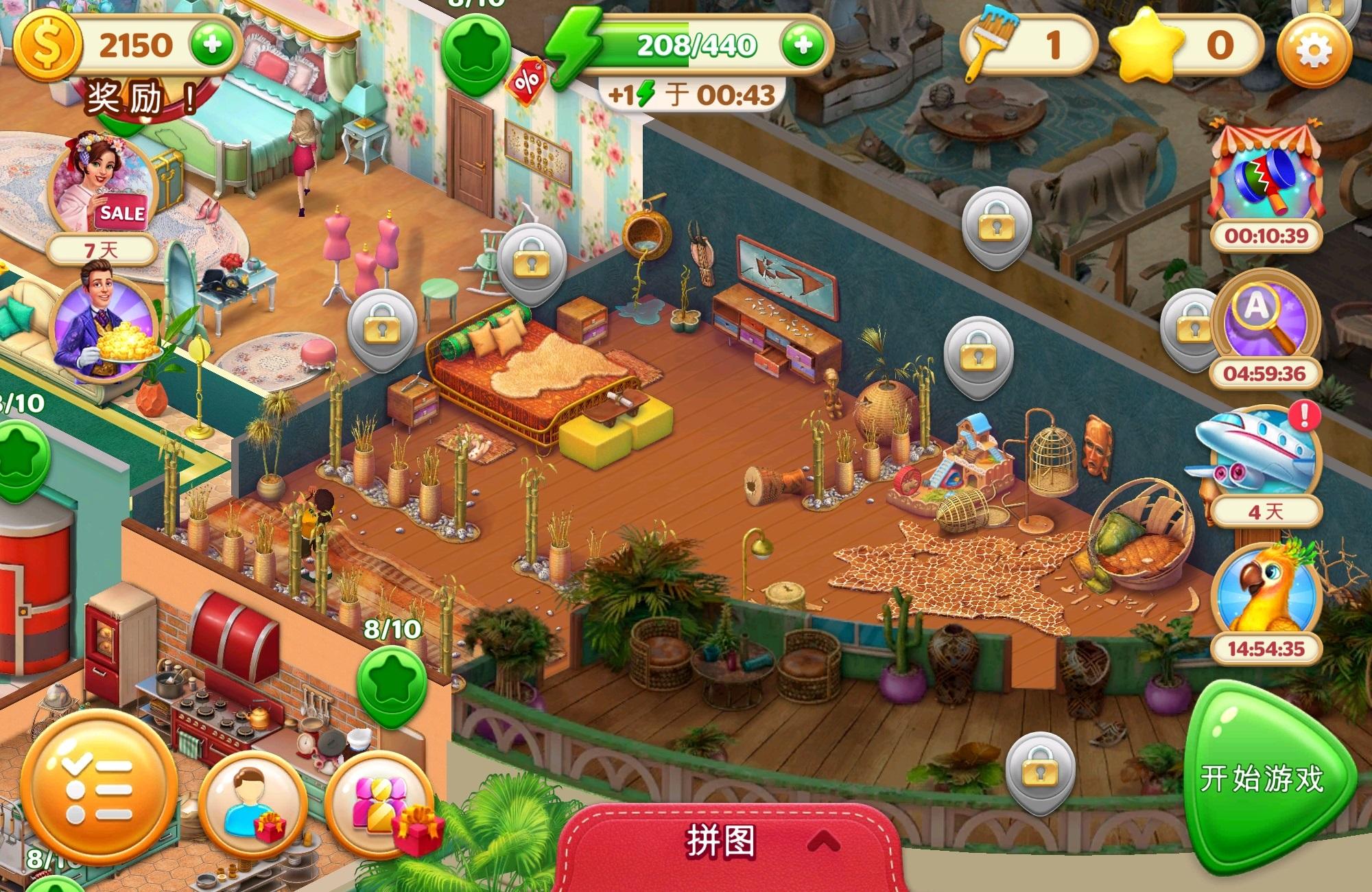
Task: Open the orange task checklist
Action: [98, 790]
